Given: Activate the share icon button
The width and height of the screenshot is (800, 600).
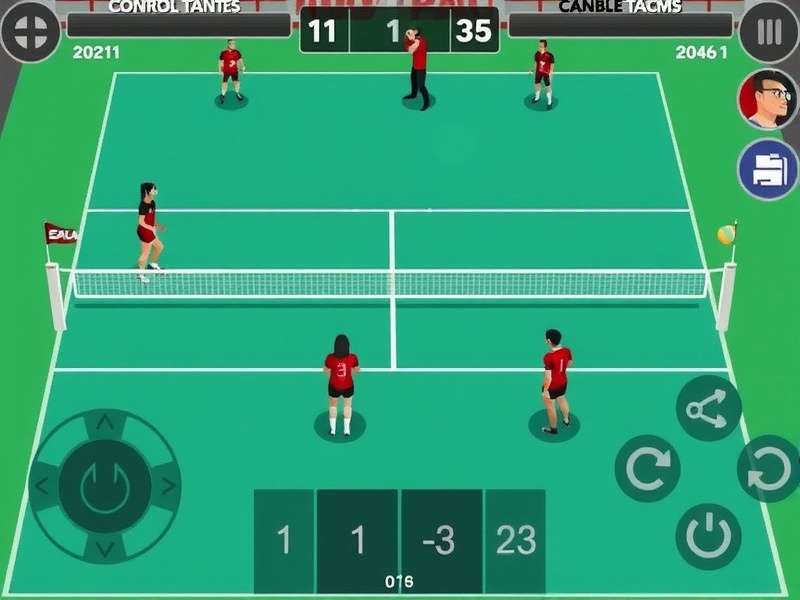Looking at the screenshot, I should [708, 408].
